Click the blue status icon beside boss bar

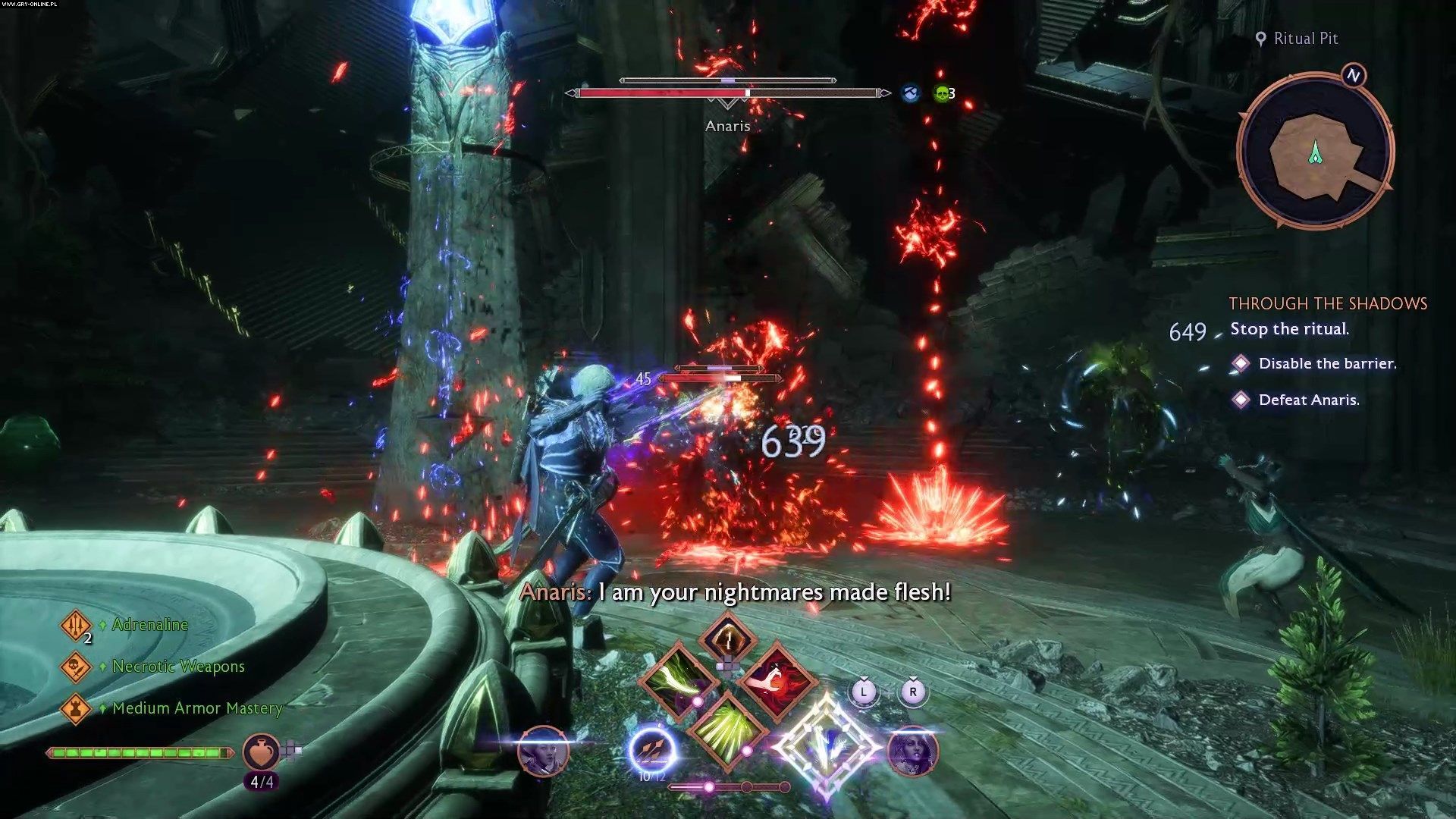[911, 94]
